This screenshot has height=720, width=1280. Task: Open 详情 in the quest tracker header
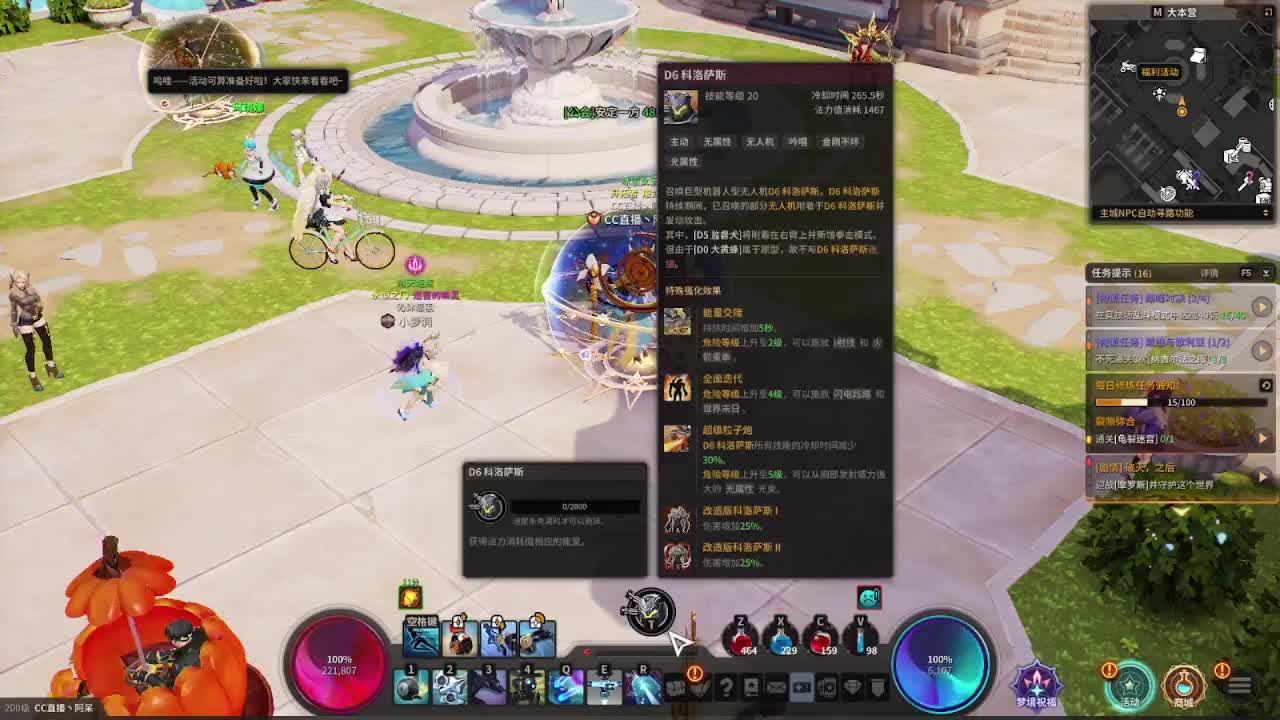[x=1209, y=272]
